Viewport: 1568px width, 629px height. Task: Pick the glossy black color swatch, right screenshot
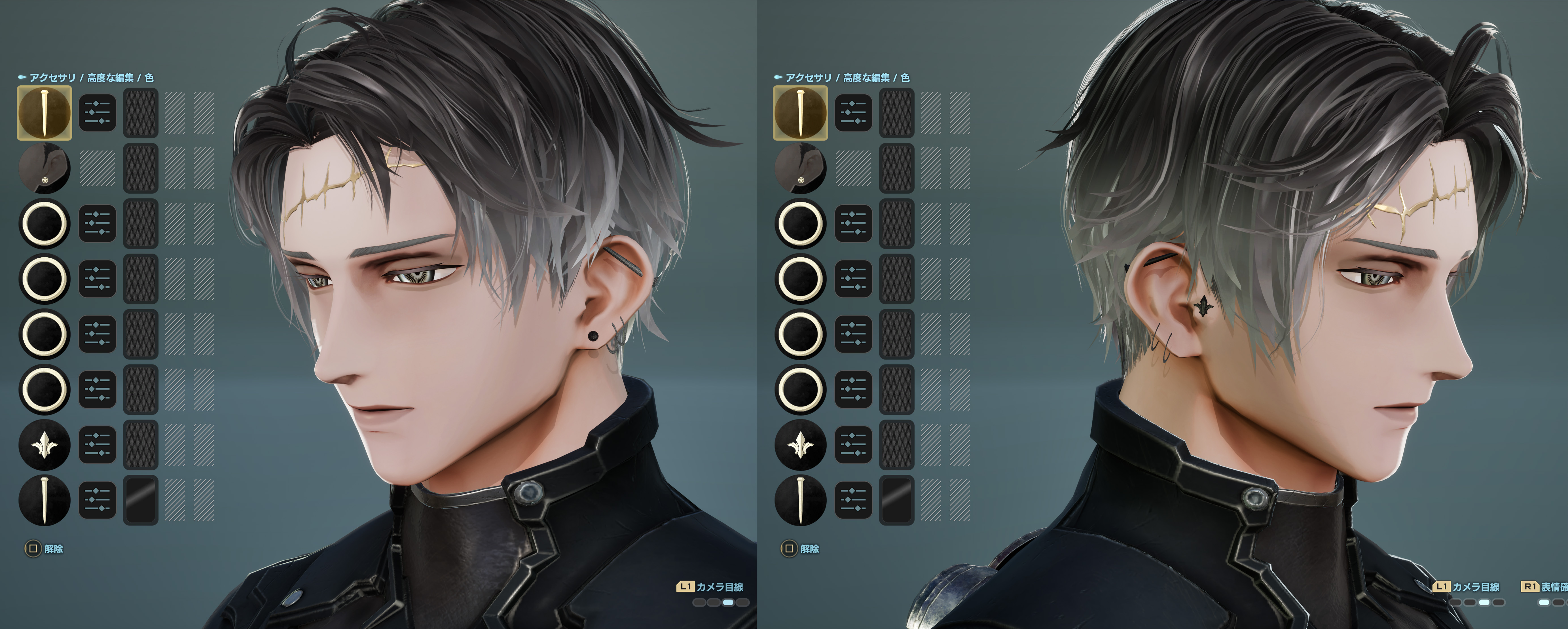click(x=897, y=501)
